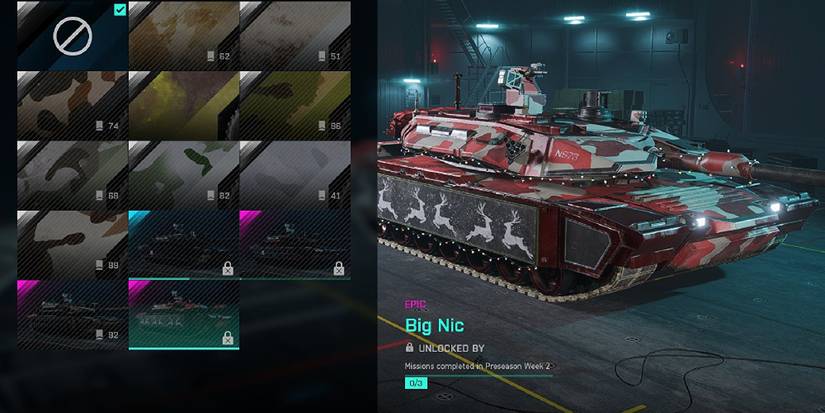Pick the camo skin marked 51
The image size is (825, 413).
pos(295,35)
